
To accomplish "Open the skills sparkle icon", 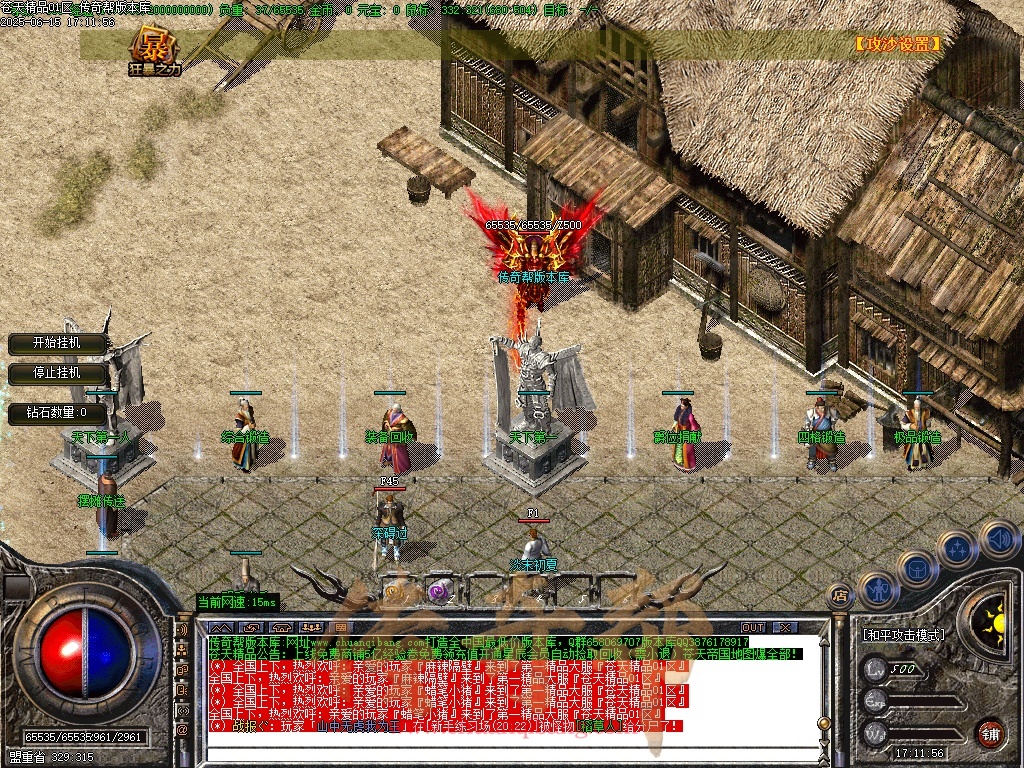I will [x=957, y=549].
